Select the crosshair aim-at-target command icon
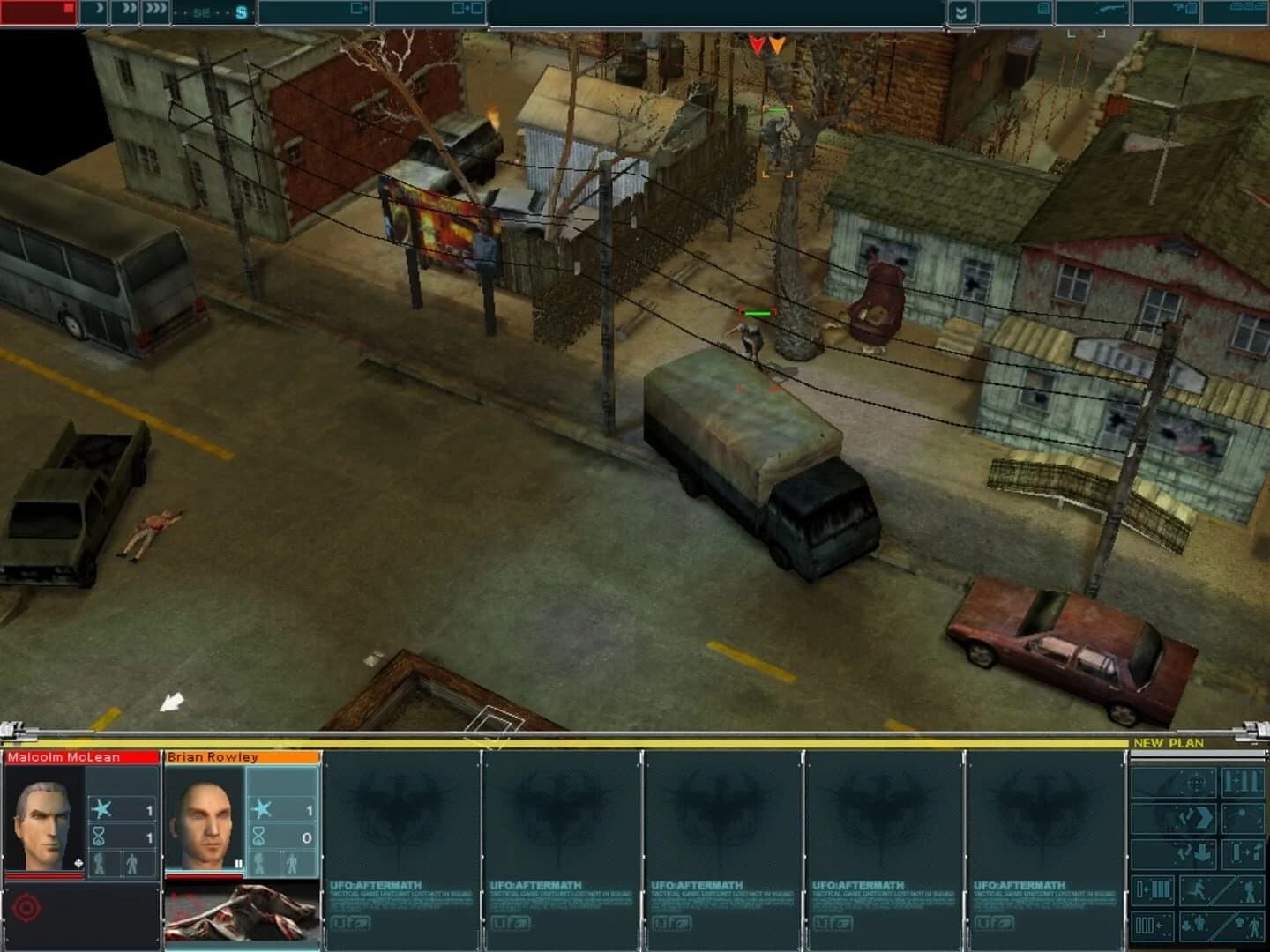The image size is (1270, 952). point(1194,781)
